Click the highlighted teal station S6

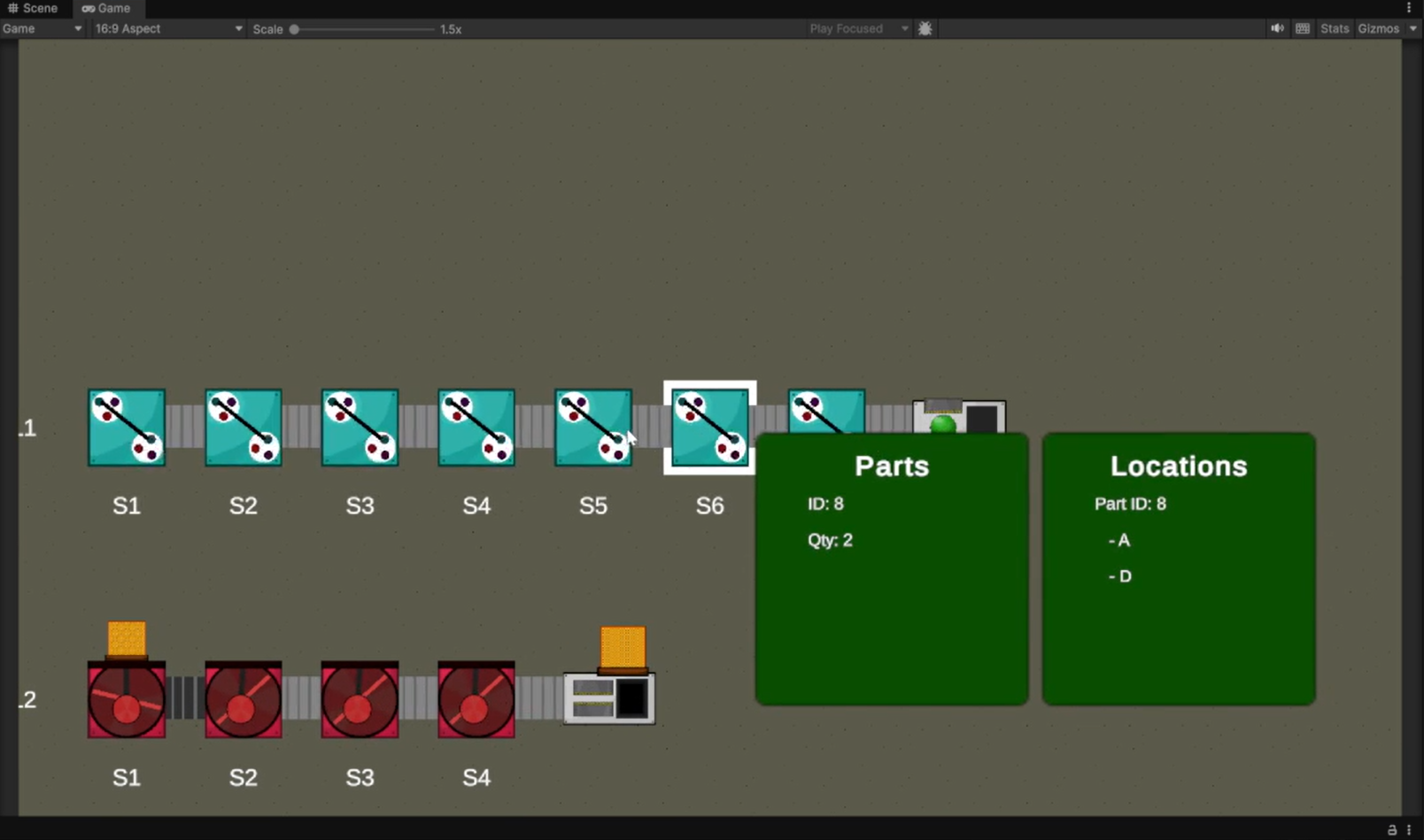(709, 428)
